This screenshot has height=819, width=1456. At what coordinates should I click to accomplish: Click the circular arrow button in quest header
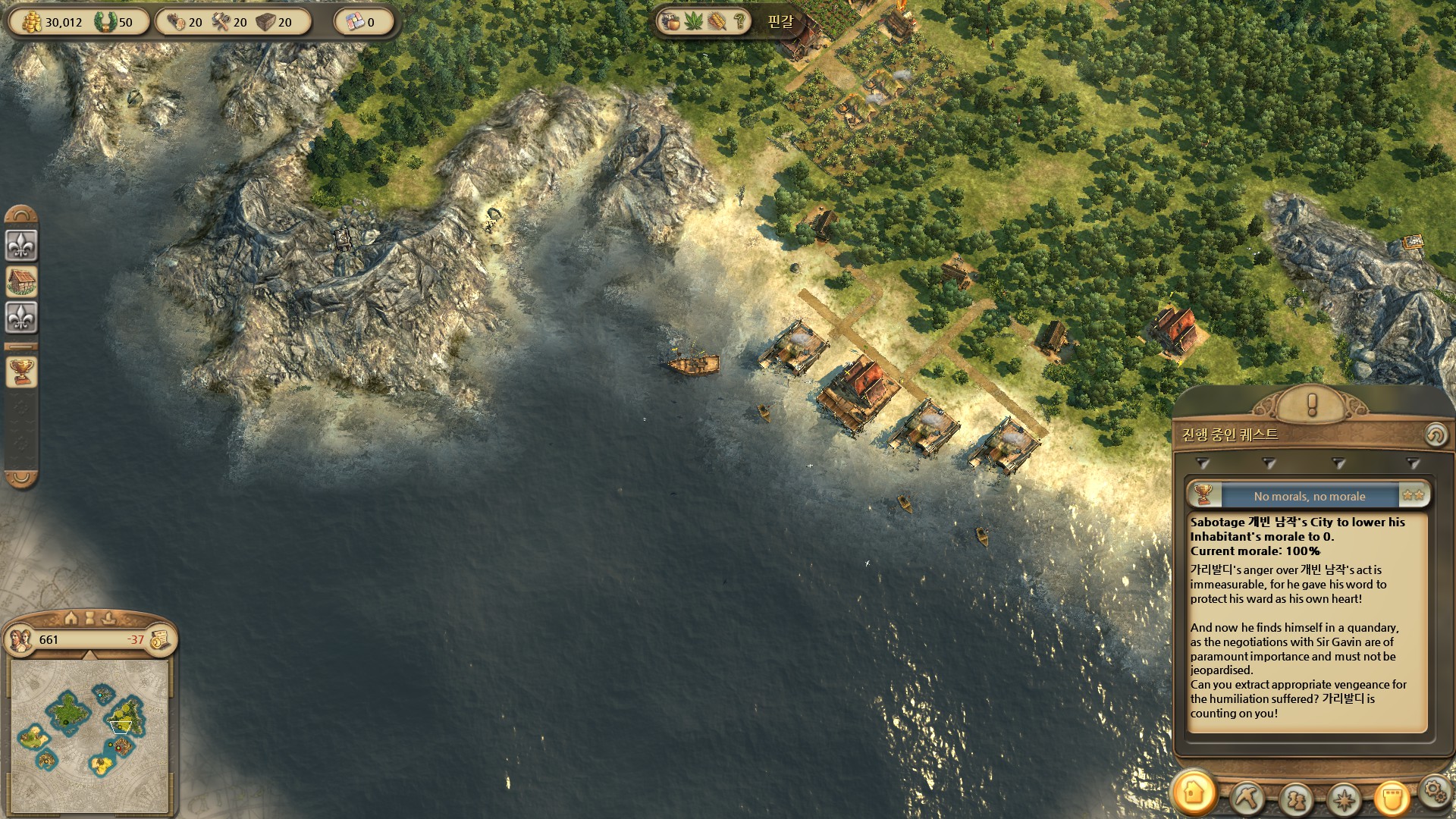pyautogui.click(x=1434, y=435)
